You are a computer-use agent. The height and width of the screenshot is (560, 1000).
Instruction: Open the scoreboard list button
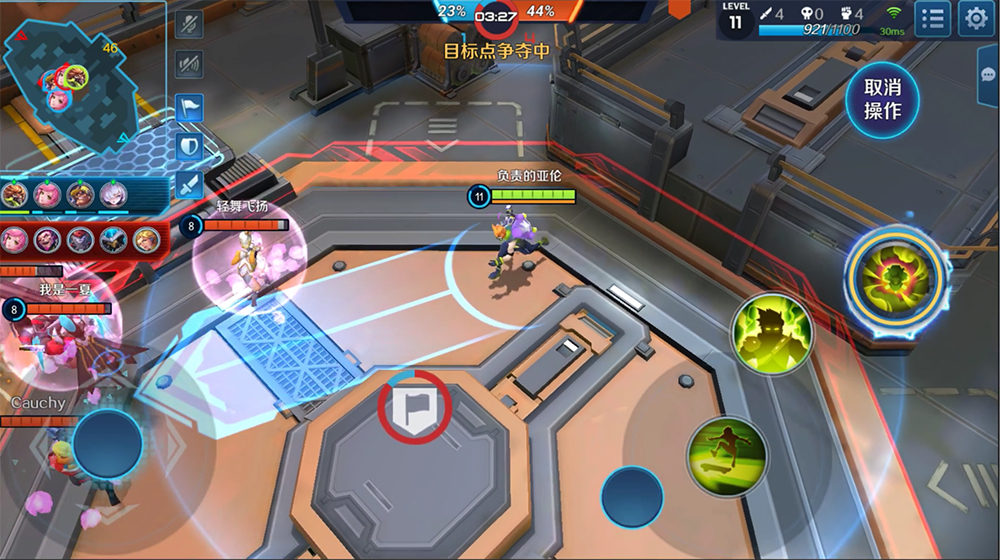[932, 18]
